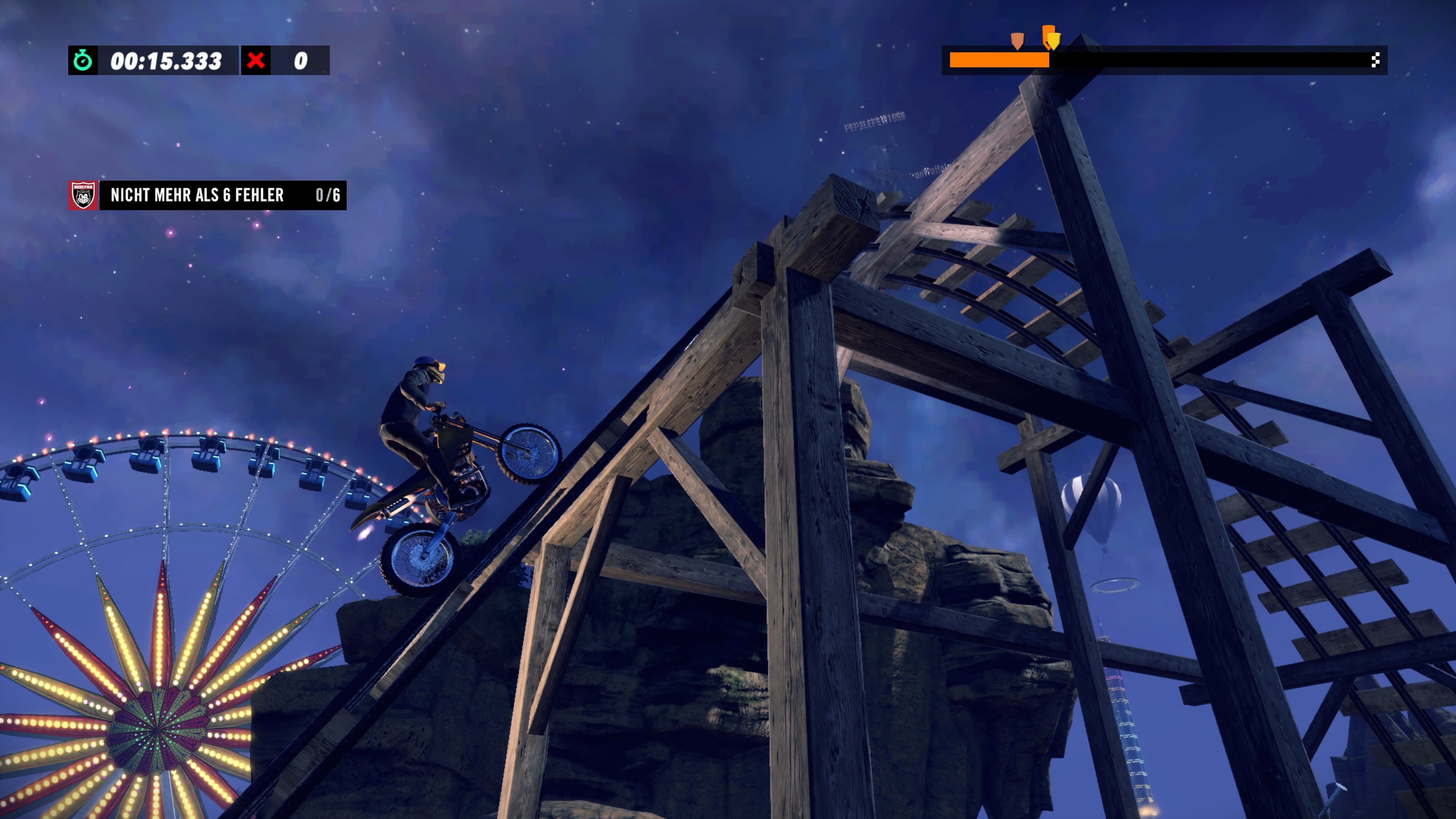Select the race progress HUD tab
This screenshot has height=819, width=1456.
(x=1164, y=60)
